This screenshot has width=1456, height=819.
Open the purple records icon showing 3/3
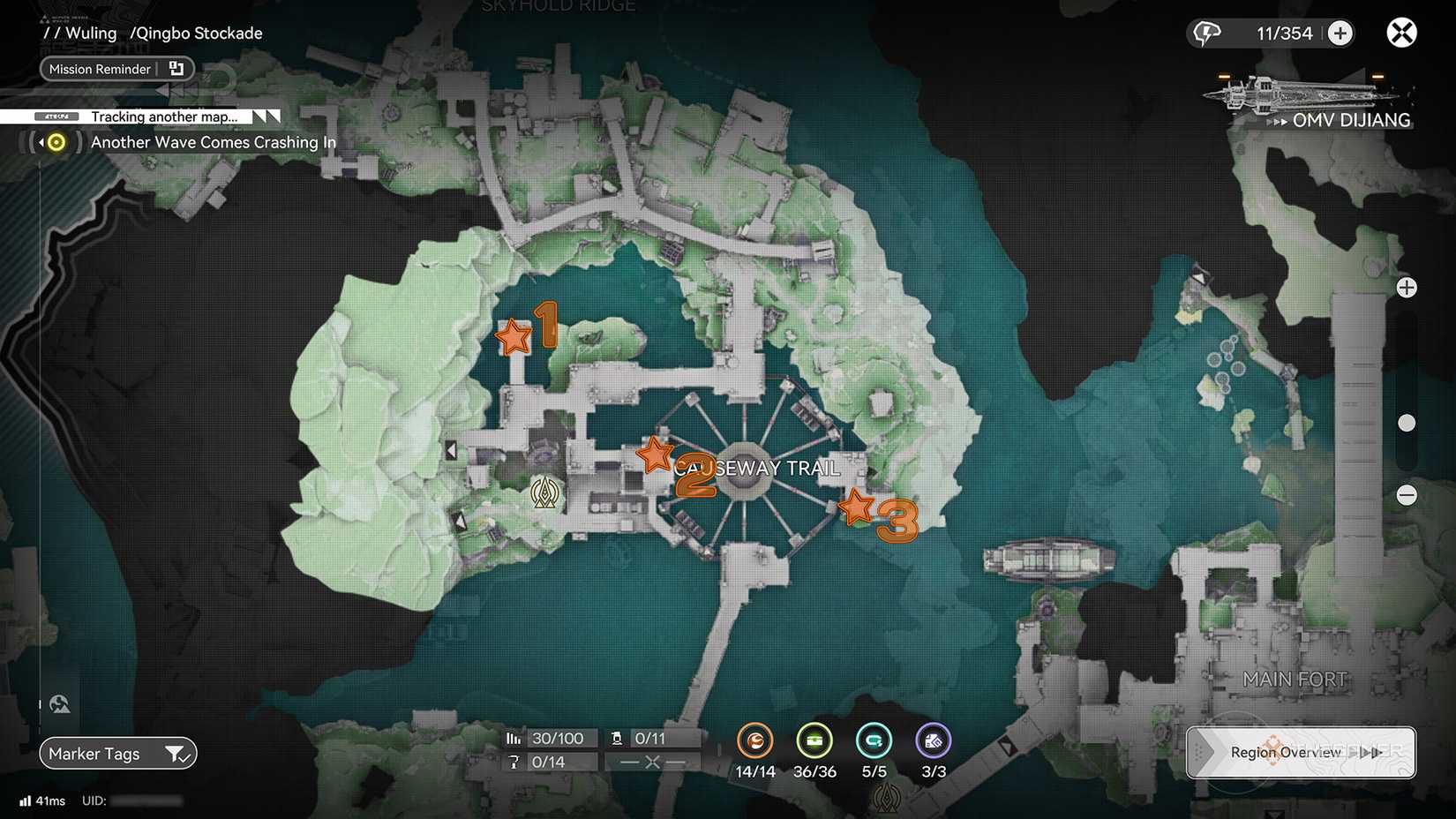[x=933, y=741]
